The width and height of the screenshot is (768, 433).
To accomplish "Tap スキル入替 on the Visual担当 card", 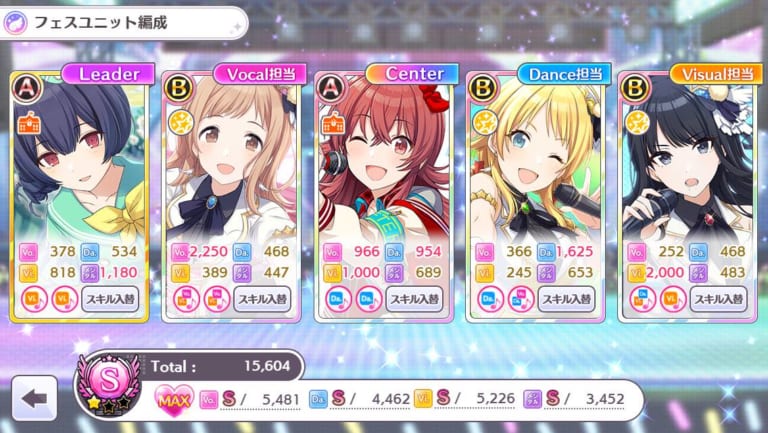I will [719, 298].
